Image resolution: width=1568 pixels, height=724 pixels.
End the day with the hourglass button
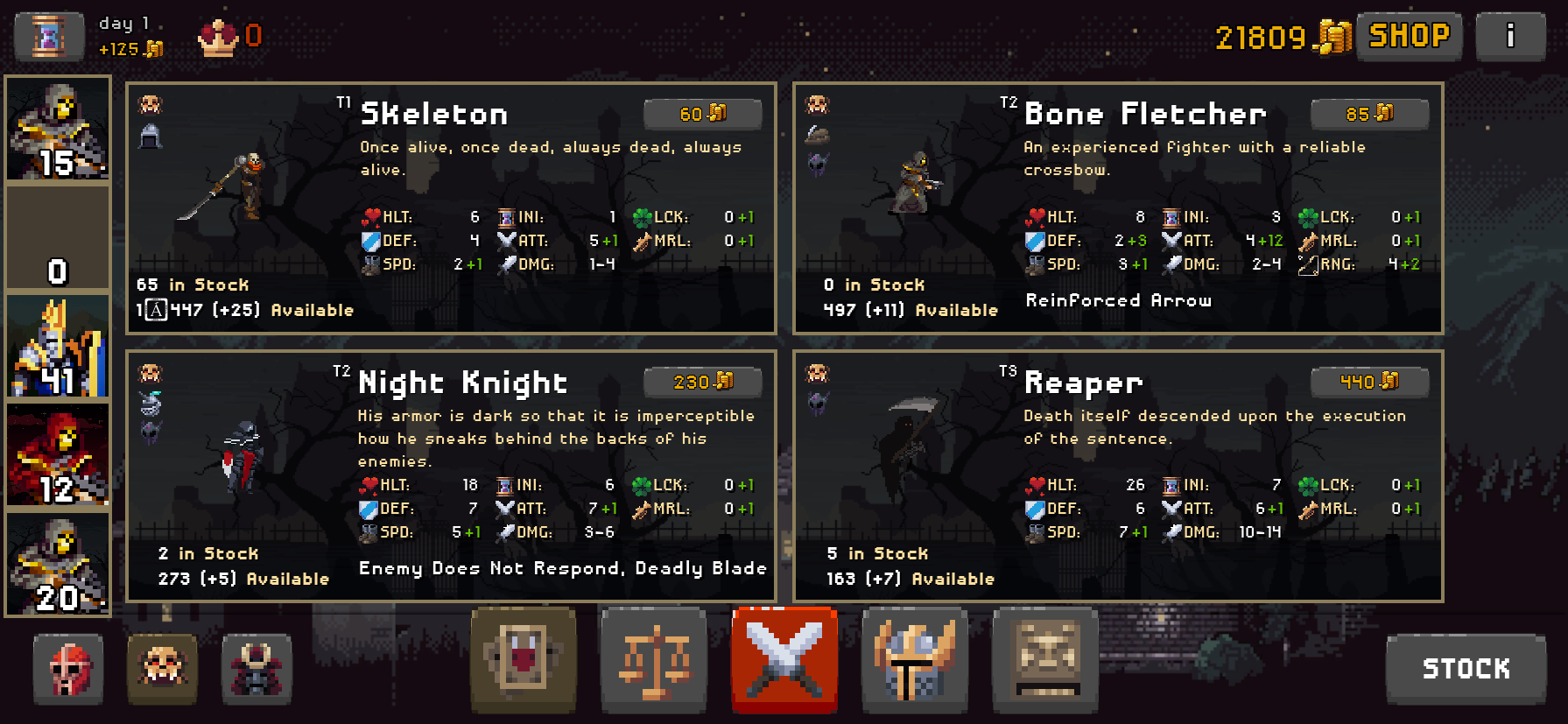49,36
